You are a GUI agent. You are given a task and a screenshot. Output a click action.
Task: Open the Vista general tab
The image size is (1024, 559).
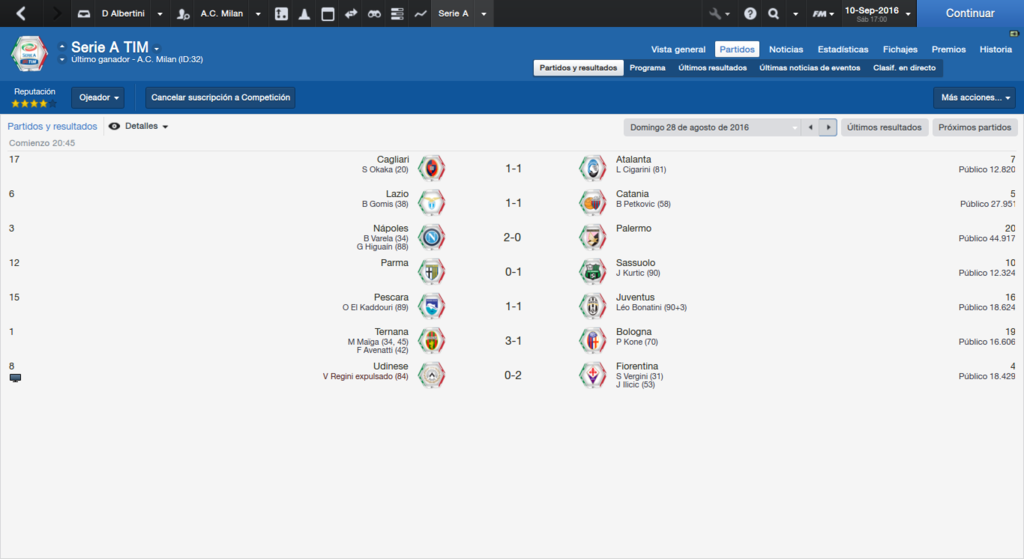click(678, 49)
